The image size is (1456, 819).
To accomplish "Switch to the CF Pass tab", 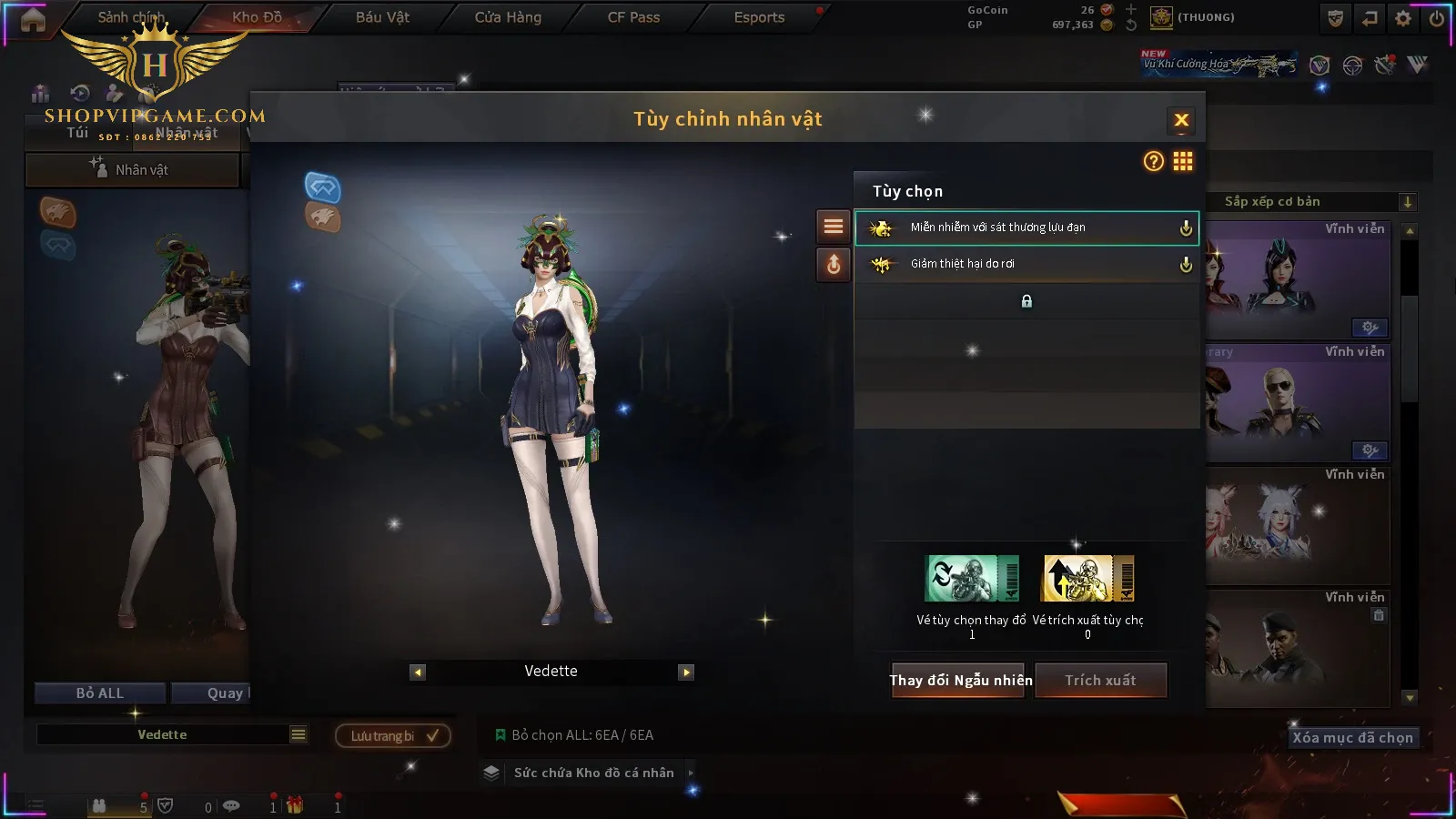I will tap(633, 17).
